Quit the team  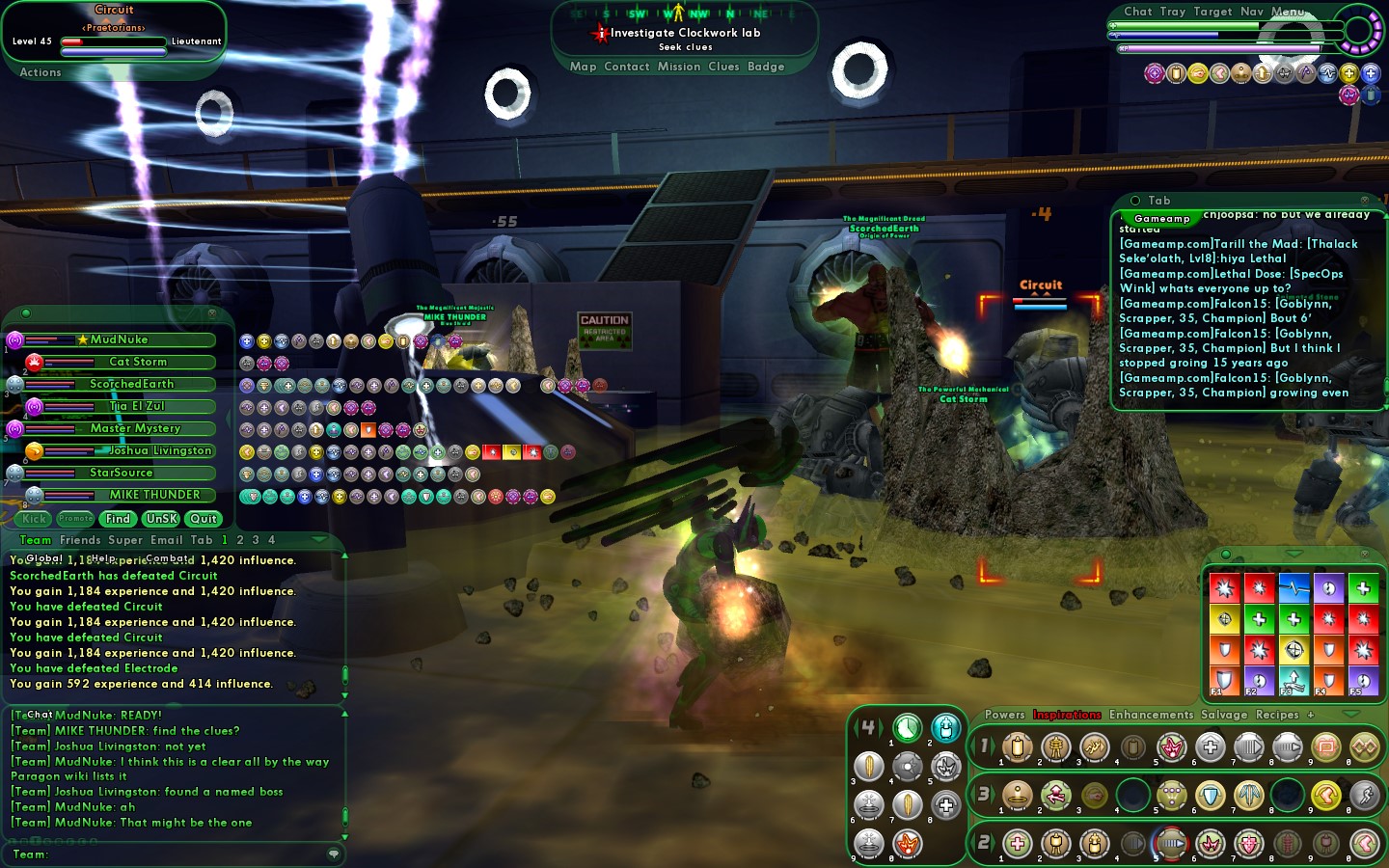coord(204,519)
